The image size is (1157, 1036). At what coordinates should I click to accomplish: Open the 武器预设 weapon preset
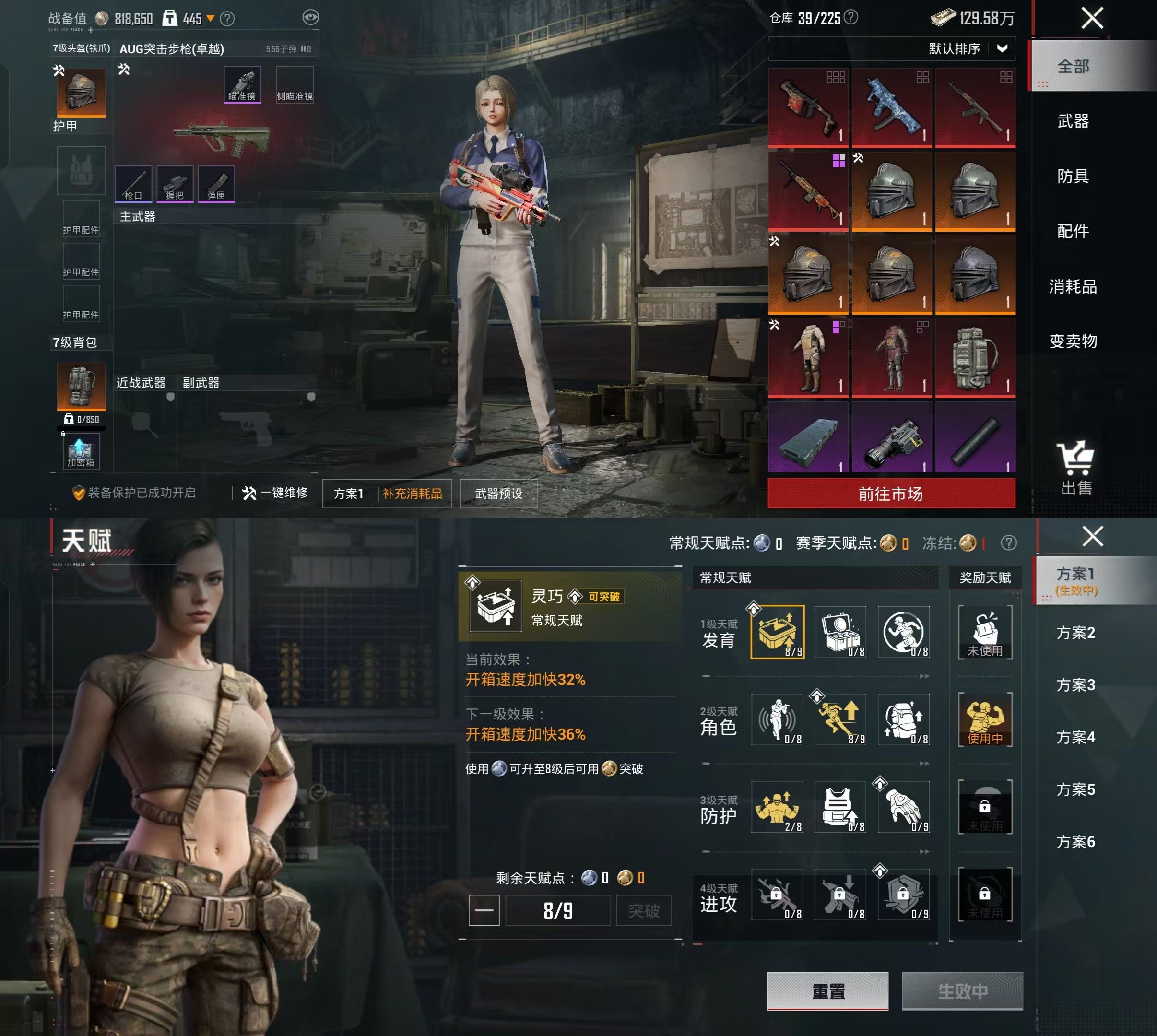pos(498,494)
